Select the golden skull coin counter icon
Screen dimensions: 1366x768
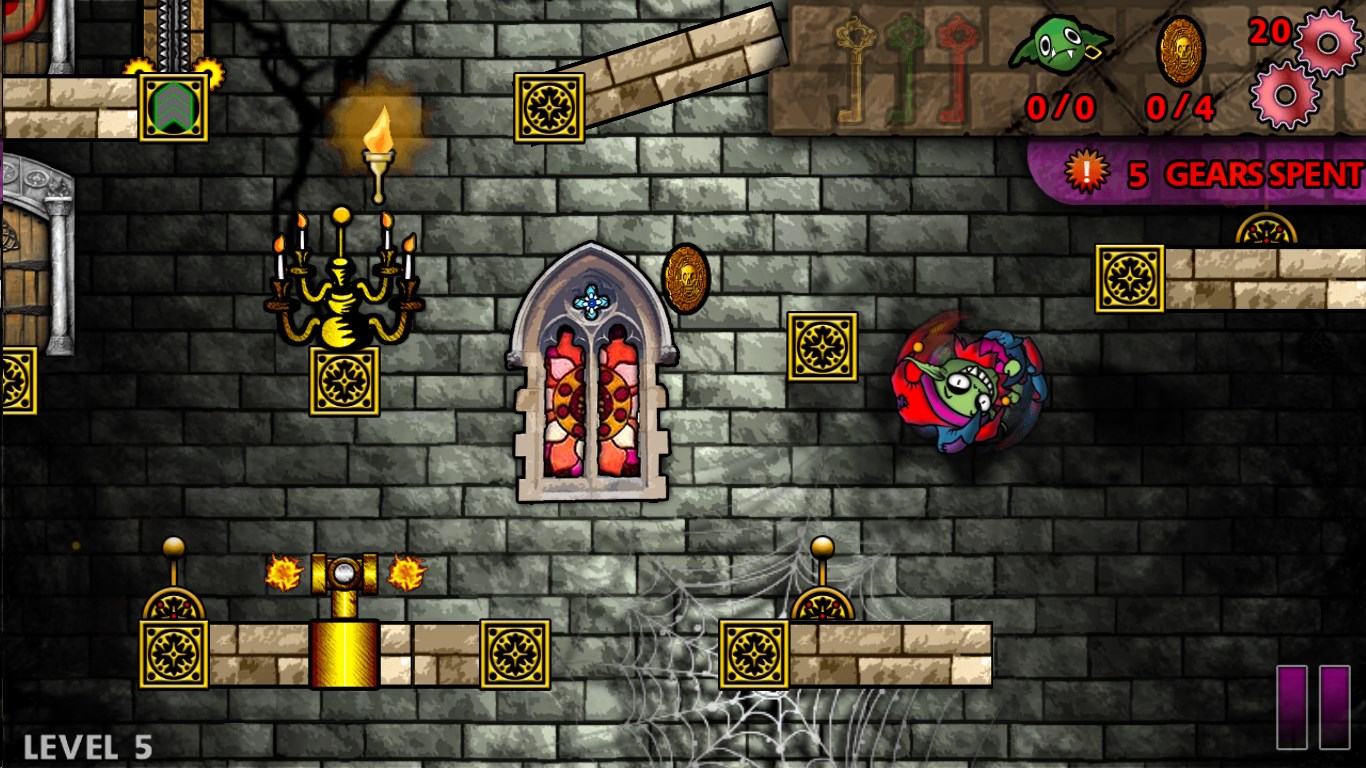tap(1182, 50)
